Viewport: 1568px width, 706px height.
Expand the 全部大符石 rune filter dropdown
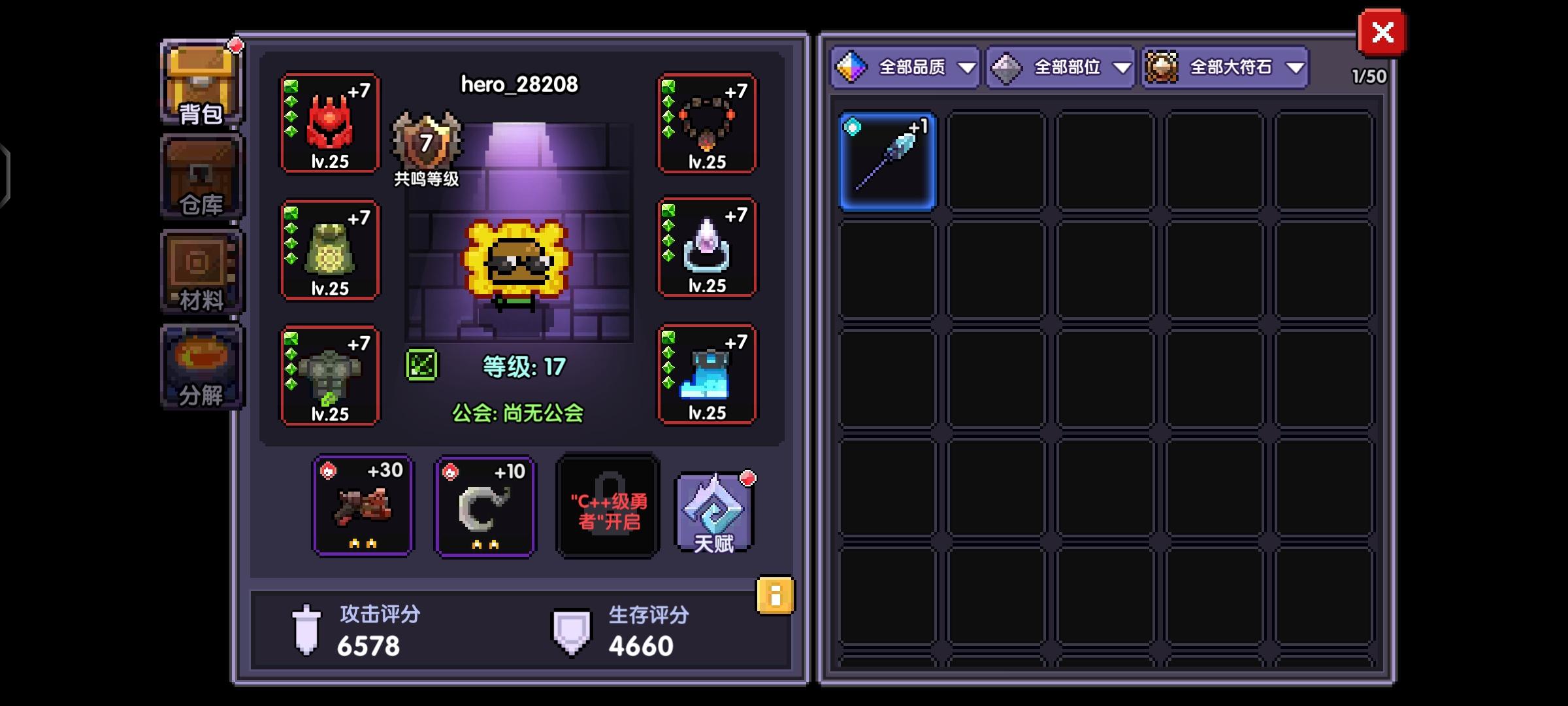[x=1224, y=67]
